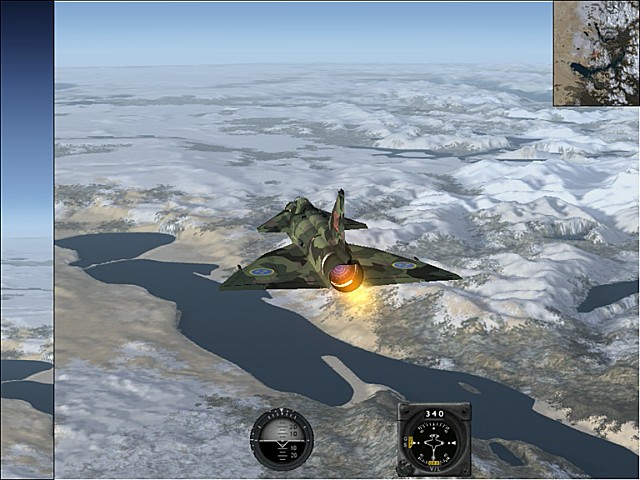This screenshot has height=480, width=640.
Task: Open the terrain minimap in the corner
Action: 596,53
